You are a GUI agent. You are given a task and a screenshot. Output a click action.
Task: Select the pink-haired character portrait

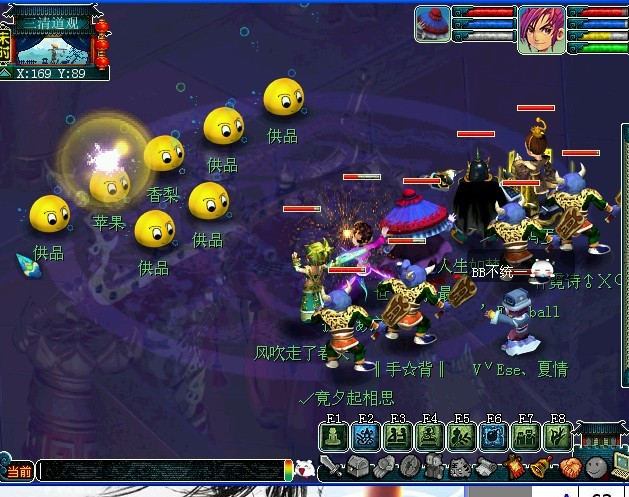click(541, 28)
